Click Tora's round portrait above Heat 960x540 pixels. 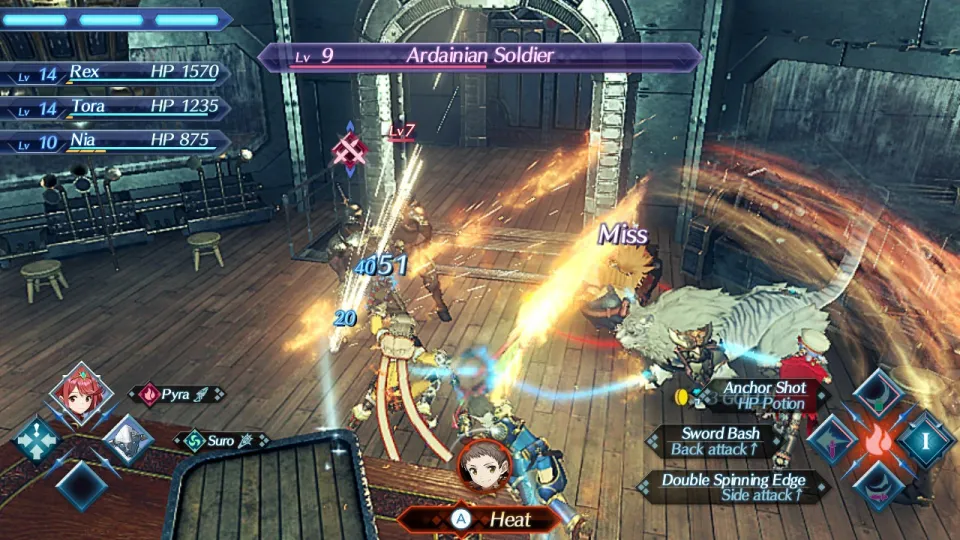[x=485, y=463]
